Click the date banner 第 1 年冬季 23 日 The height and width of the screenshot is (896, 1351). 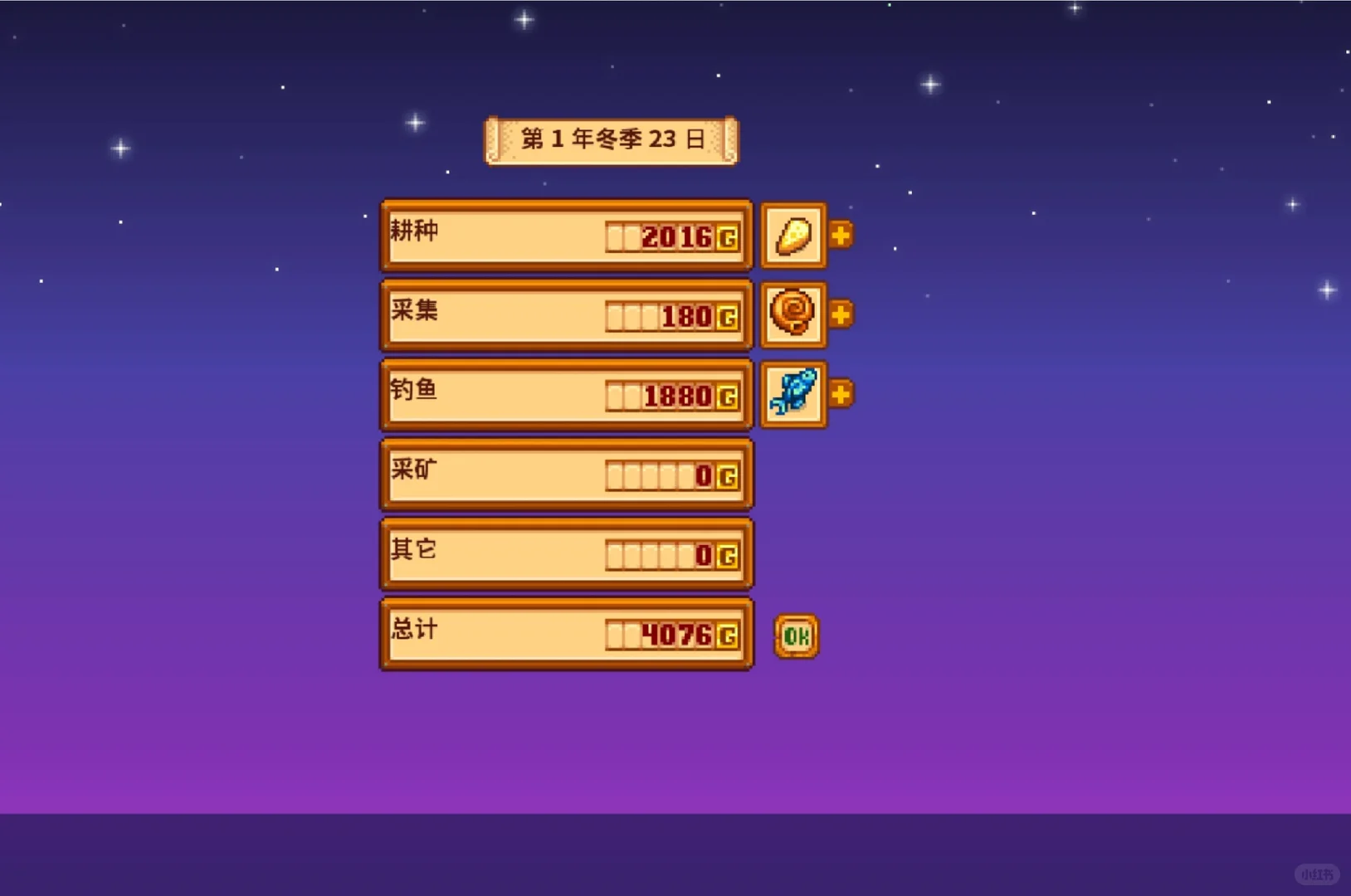click(x=611, y=139)
